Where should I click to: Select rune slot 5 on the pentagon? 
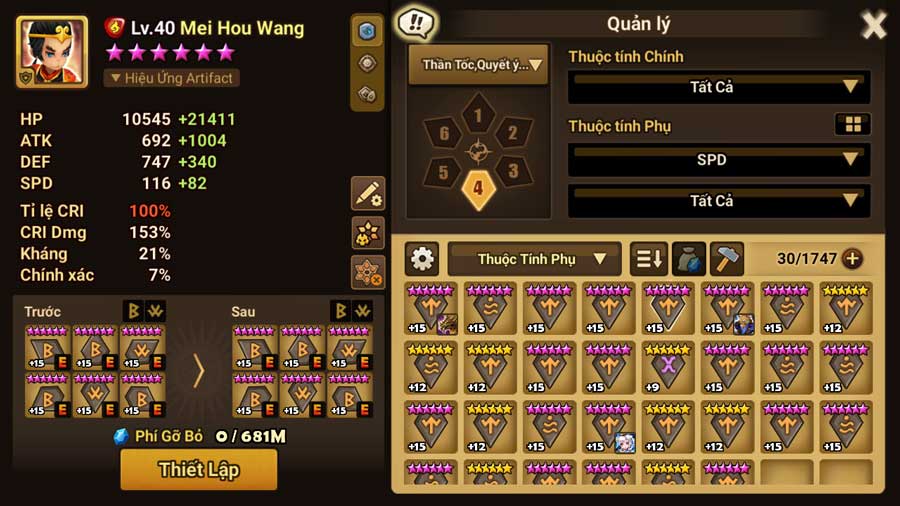[x=444, y=171]
